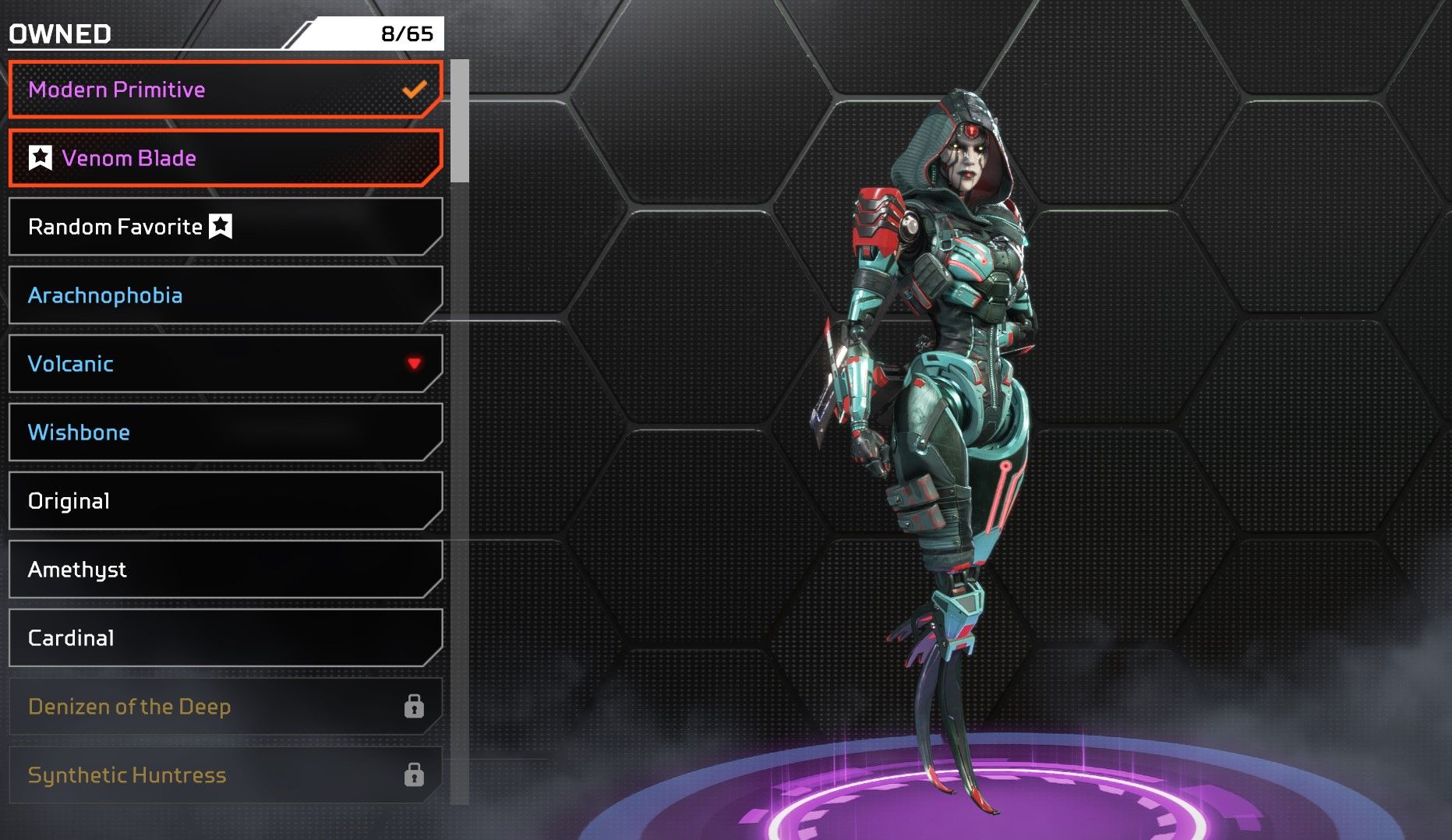The image size is (1452, 840).
Task: Pick the Cardinal skin
Action: tap(224, 638)
